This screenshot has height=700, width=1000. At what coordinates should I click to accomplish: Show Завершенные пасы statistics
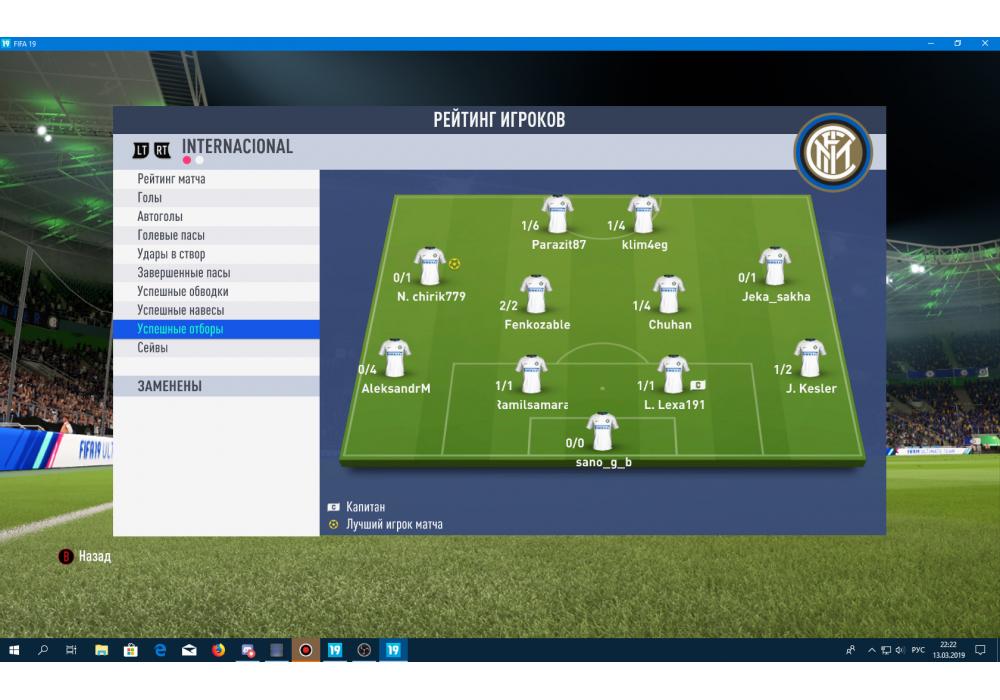coord(184,273)
